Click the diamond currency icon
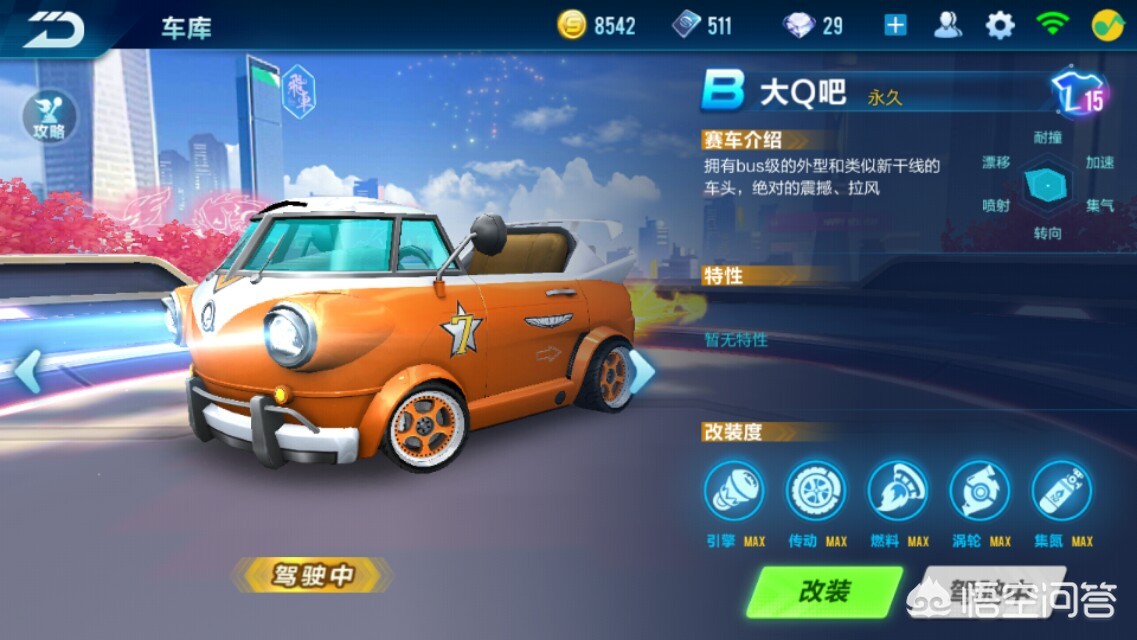The width and height of the screenshot is (1137, 640). 798,26
